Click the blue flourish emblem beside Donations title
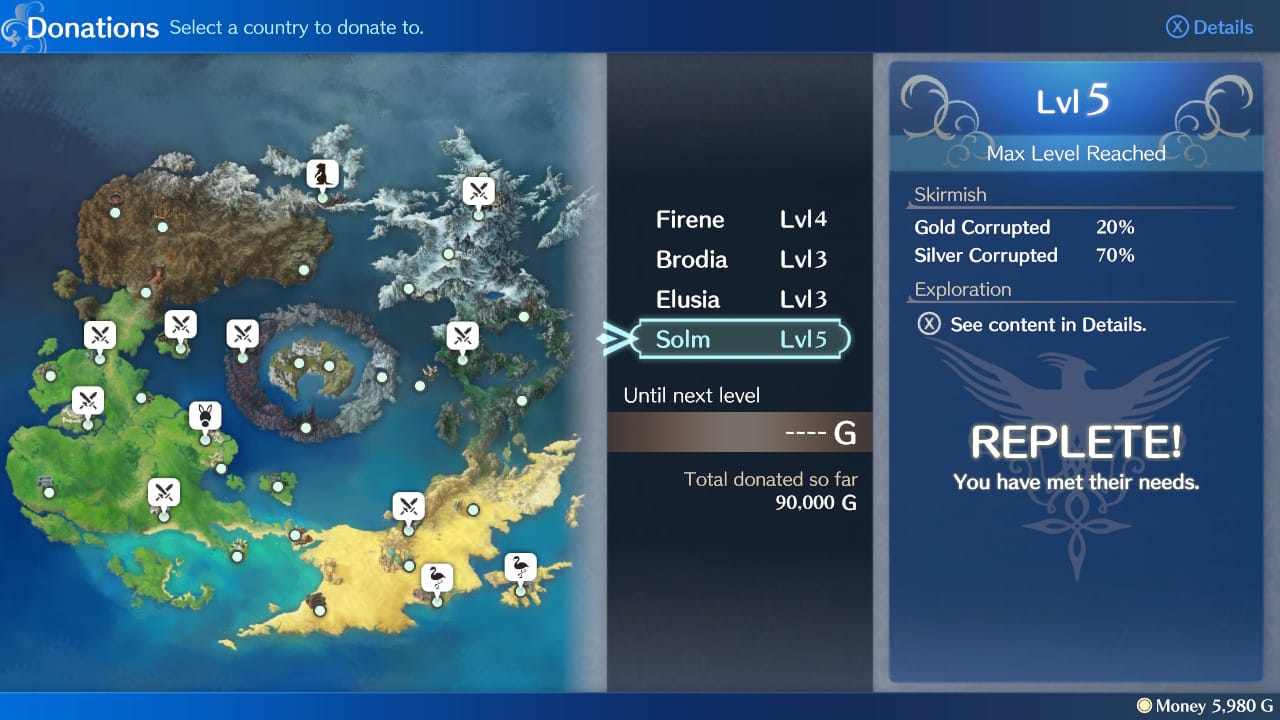 14,27
